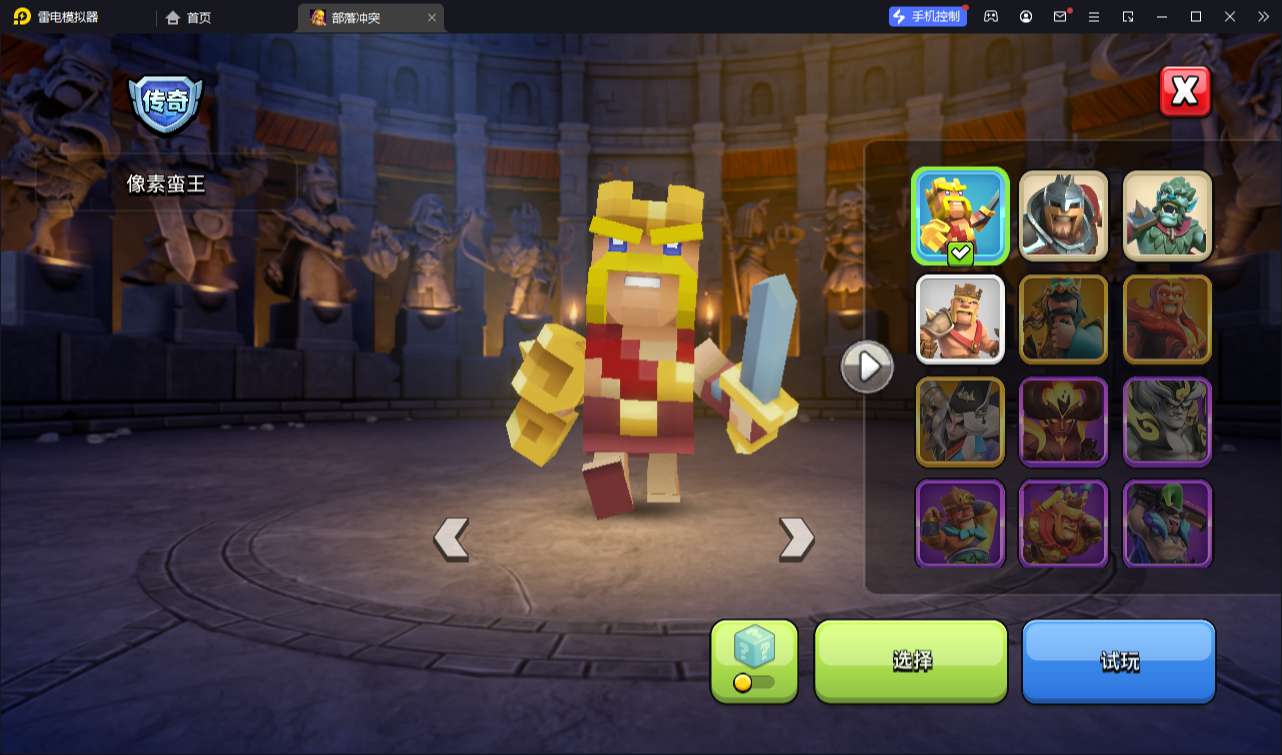Viewport: 1282px width, 755px height.
Task: Select the pixel Barbarian King skin thumbnail
Action: click(960, 214)
